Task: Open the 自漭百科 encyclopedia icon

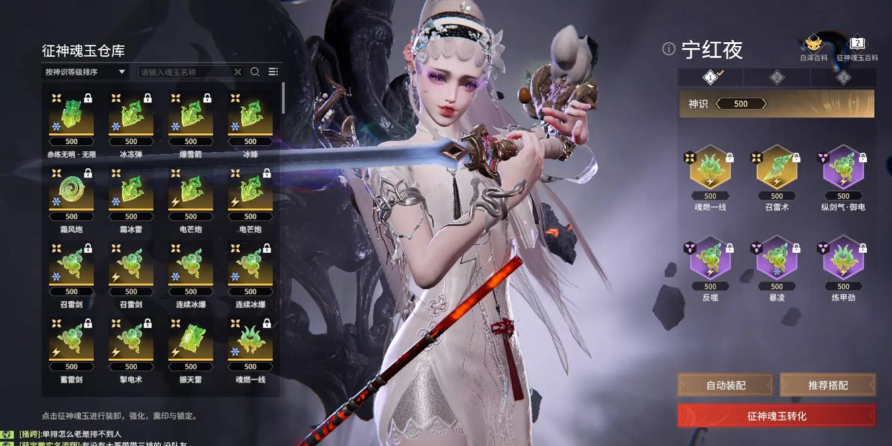Action: [813, 46]
